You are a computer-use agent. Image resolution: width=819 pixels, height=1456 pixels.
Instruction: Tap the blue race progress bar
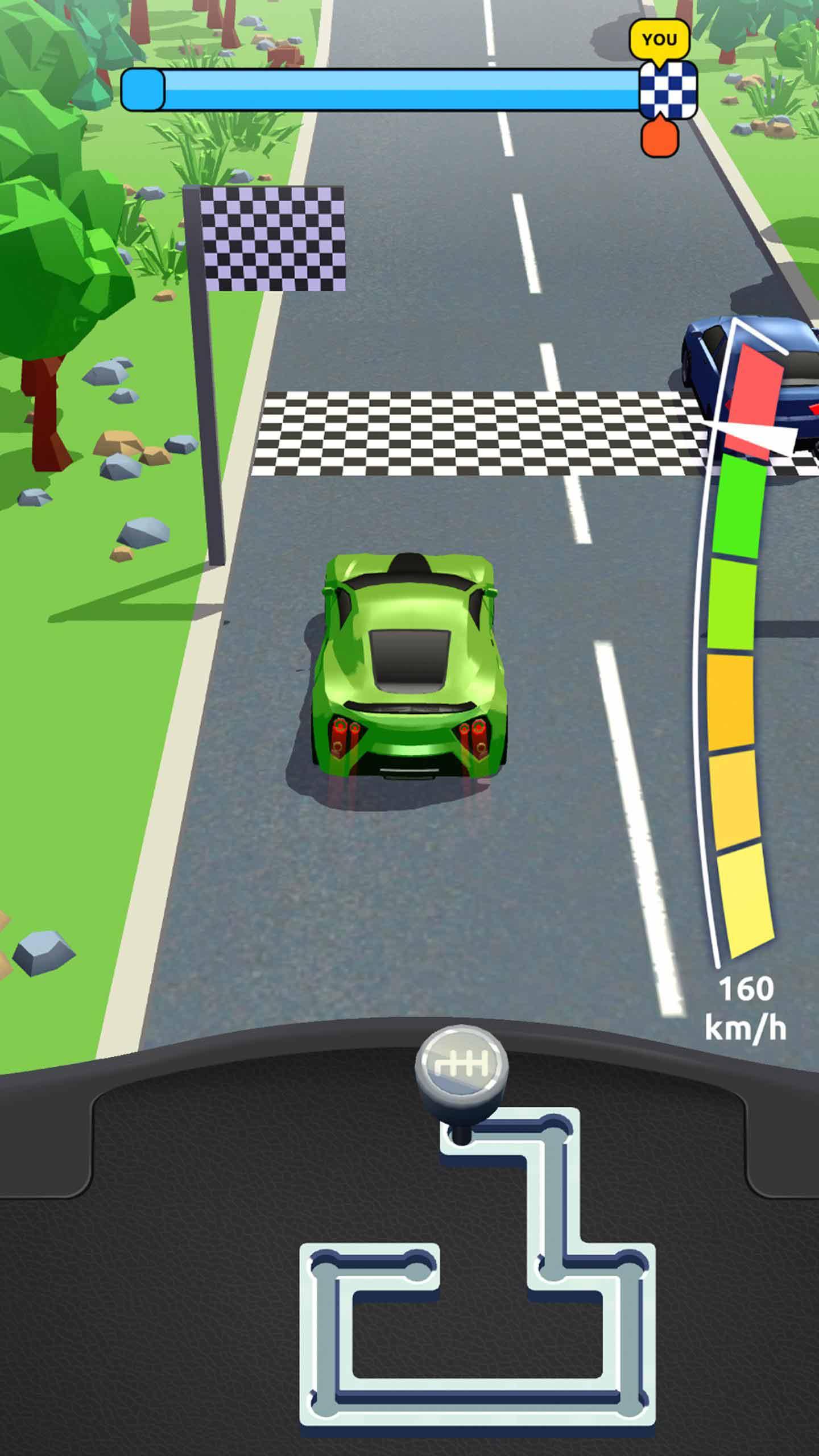381,88
